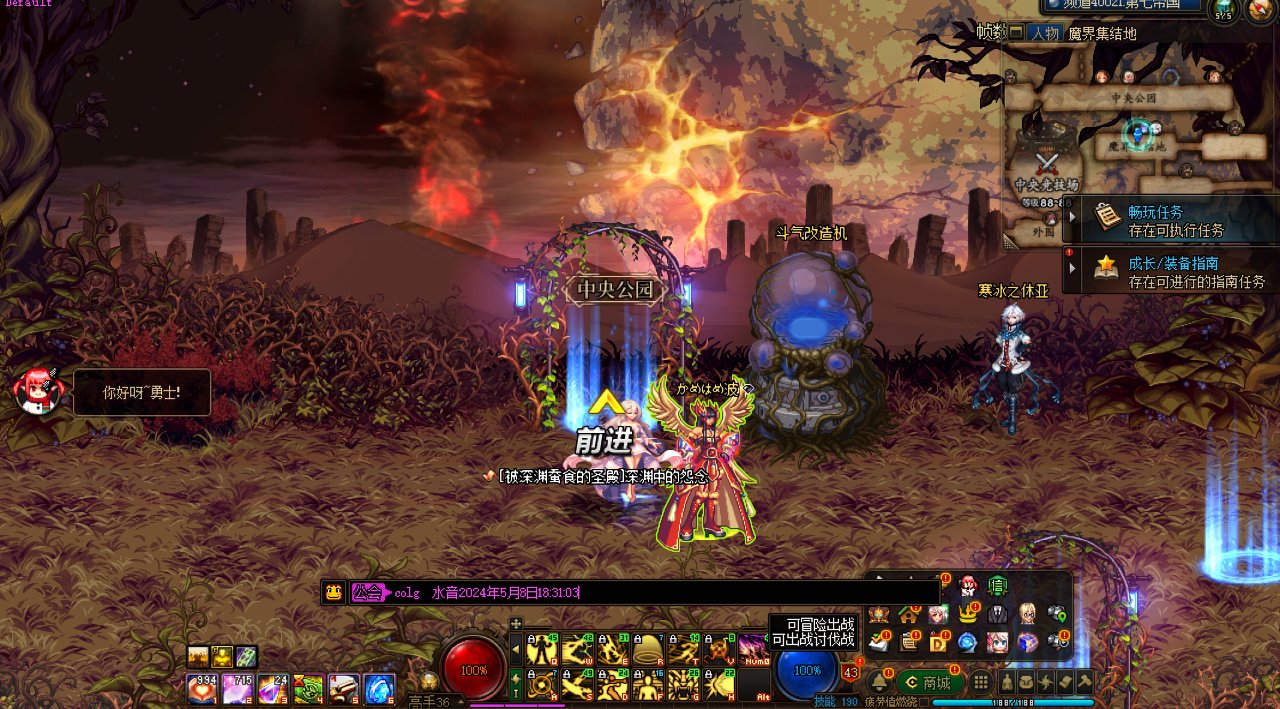Use the heart potion in quick slot 1
Viewport: 1280px width, 709px height.
pos(203,688)
